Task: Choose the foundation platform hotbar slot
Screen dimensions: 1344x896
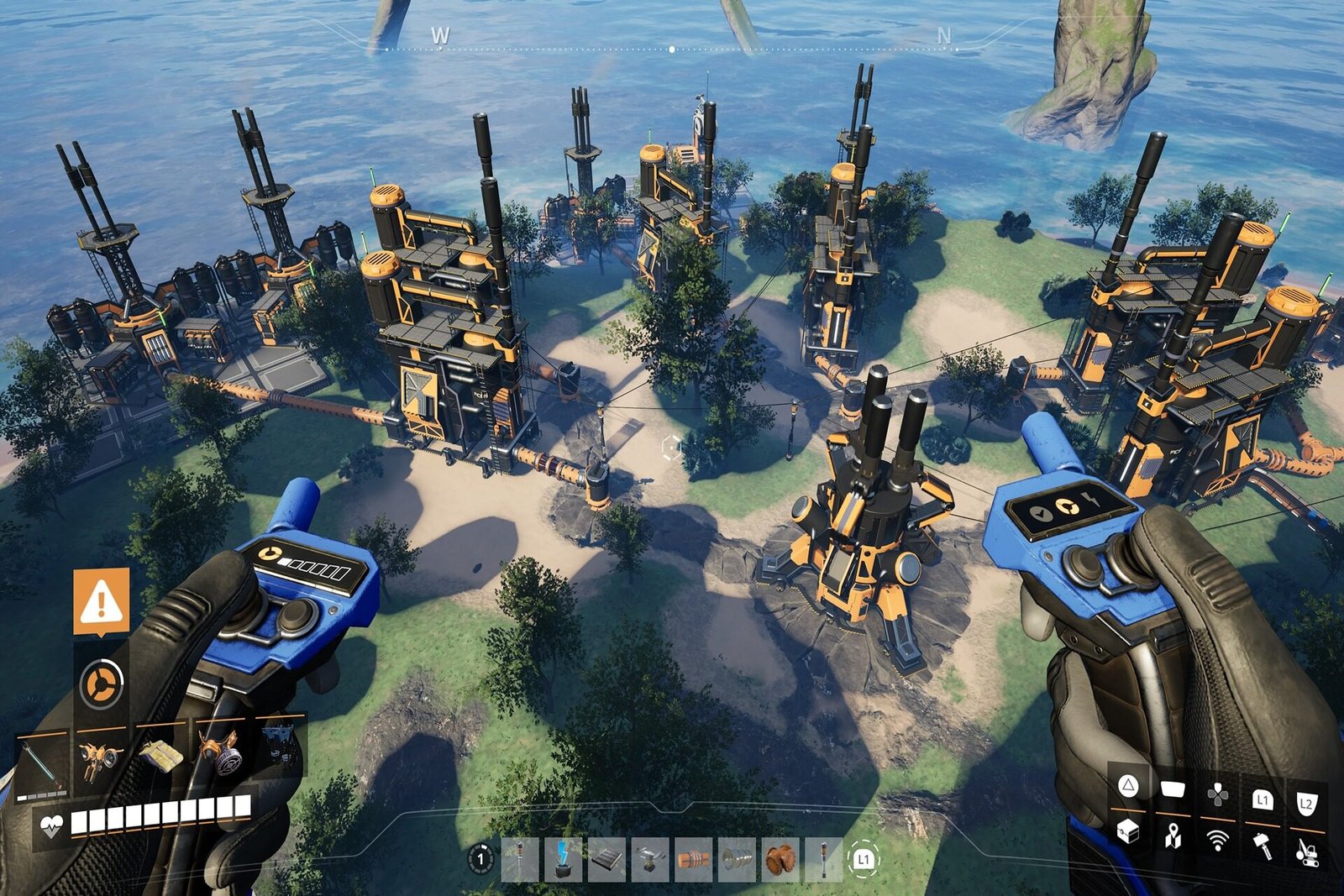Action: point(606,860)
